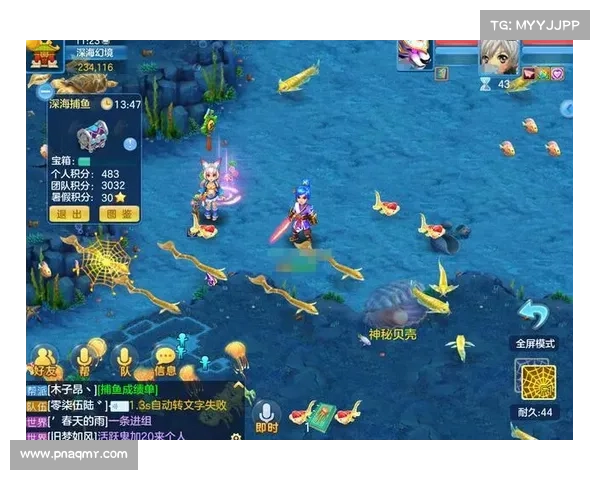The width and height of the screenshot is (600, 480).
Task: Open the 深海幻境 map location label
Action: (x=95, y=53)
